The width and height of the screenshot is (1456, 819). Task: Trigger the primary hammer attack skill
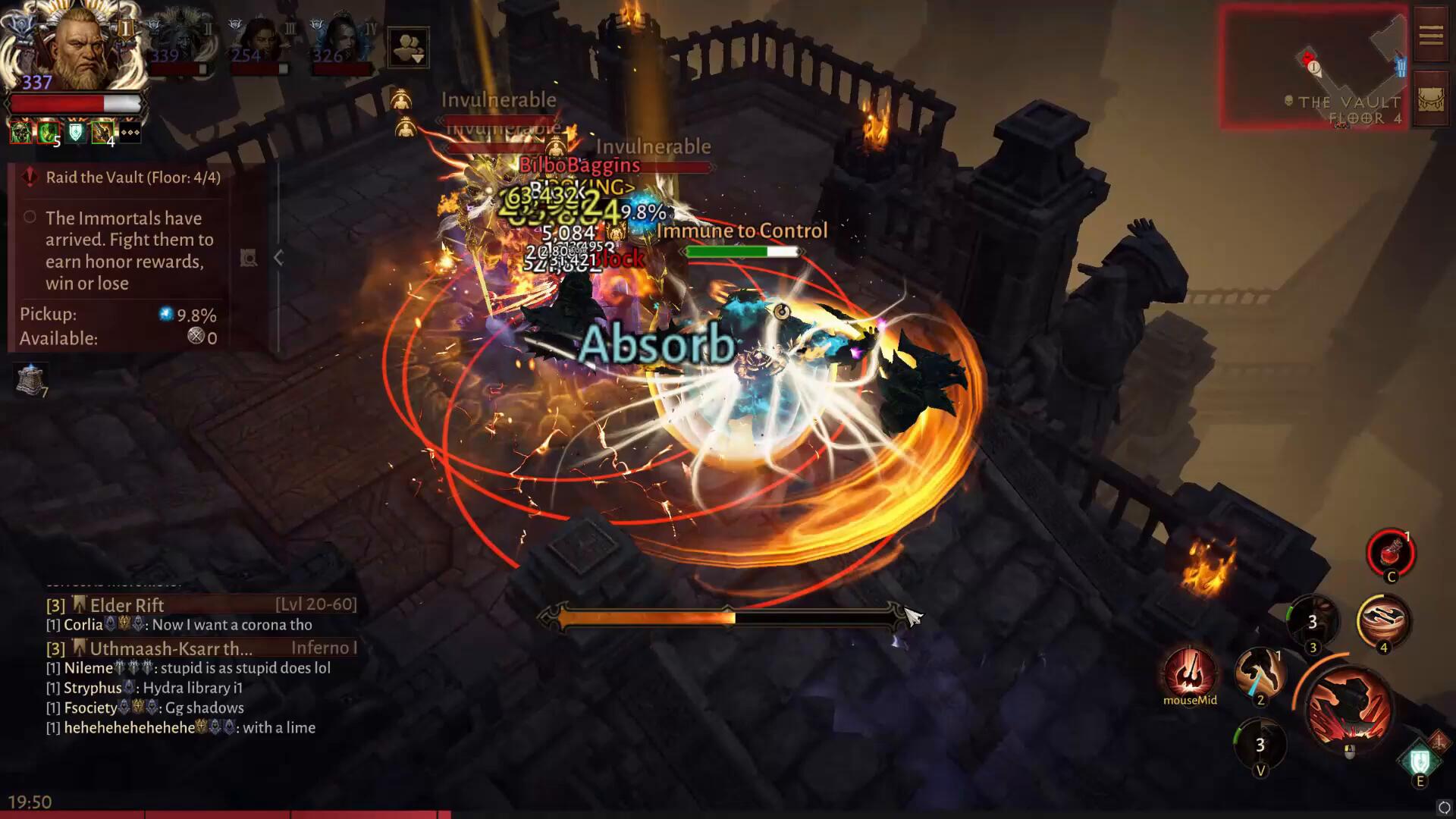tap(1349, 708)
